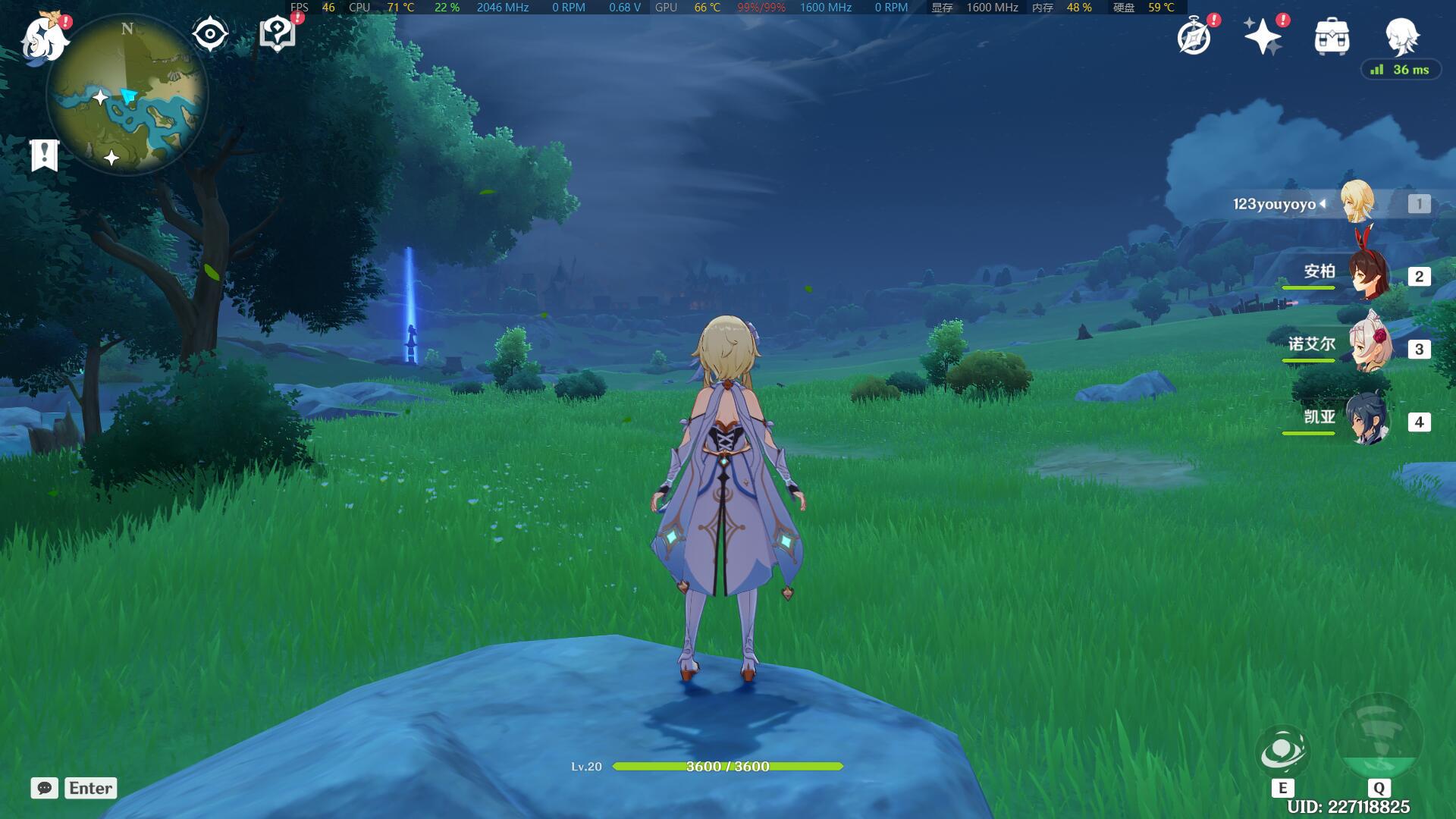1456x819 pixels.
Task: Open the backpack inventory
Action: [1332, 36]
